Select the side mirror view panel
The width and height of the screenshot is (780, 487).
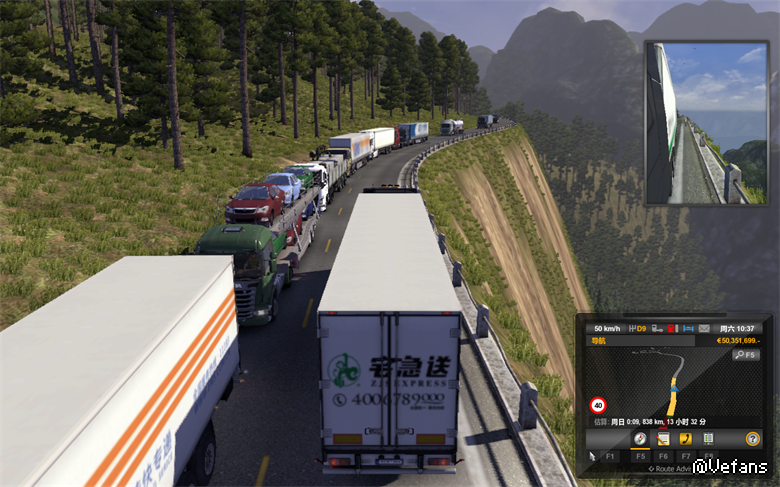coord(706,123)
